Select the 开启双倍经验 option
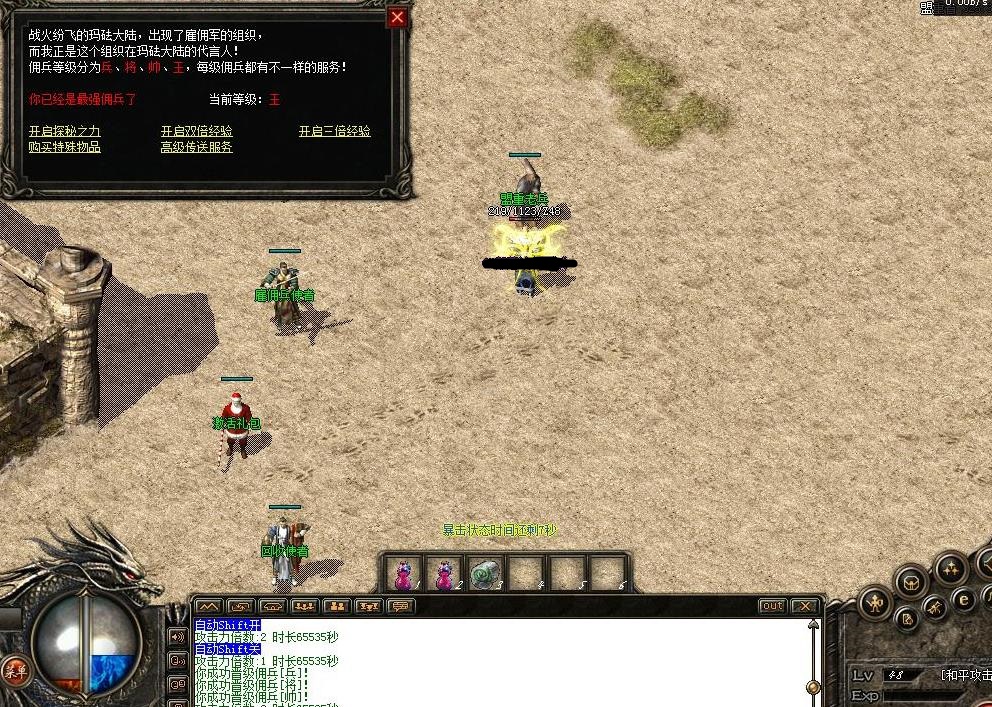Image resolution: width=992 pixels, height=707 pixels. click(196, 131)
